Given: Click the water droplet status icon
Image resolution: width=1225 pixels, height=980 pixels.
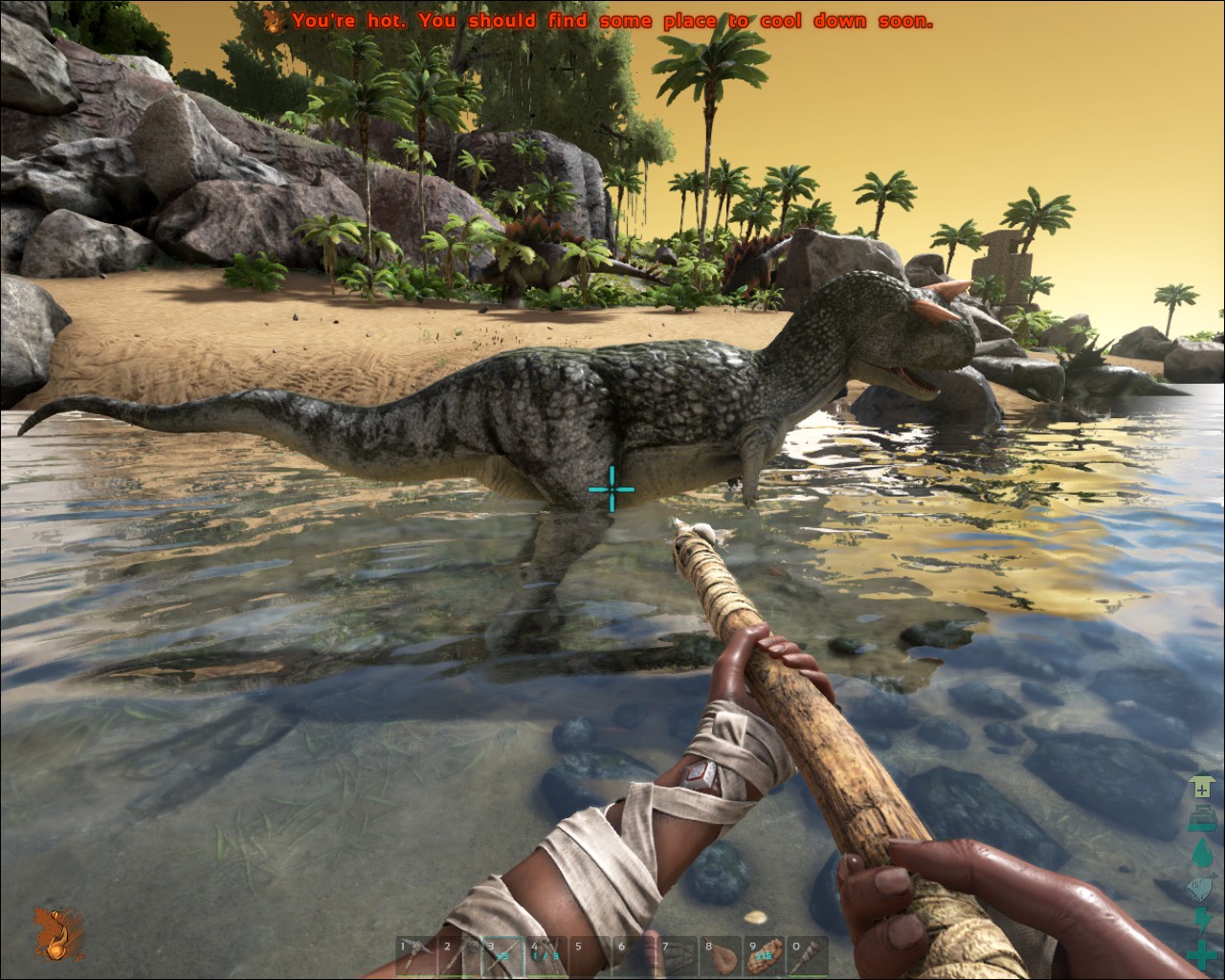Looking at the screenshot, I should pos(1203,853).
